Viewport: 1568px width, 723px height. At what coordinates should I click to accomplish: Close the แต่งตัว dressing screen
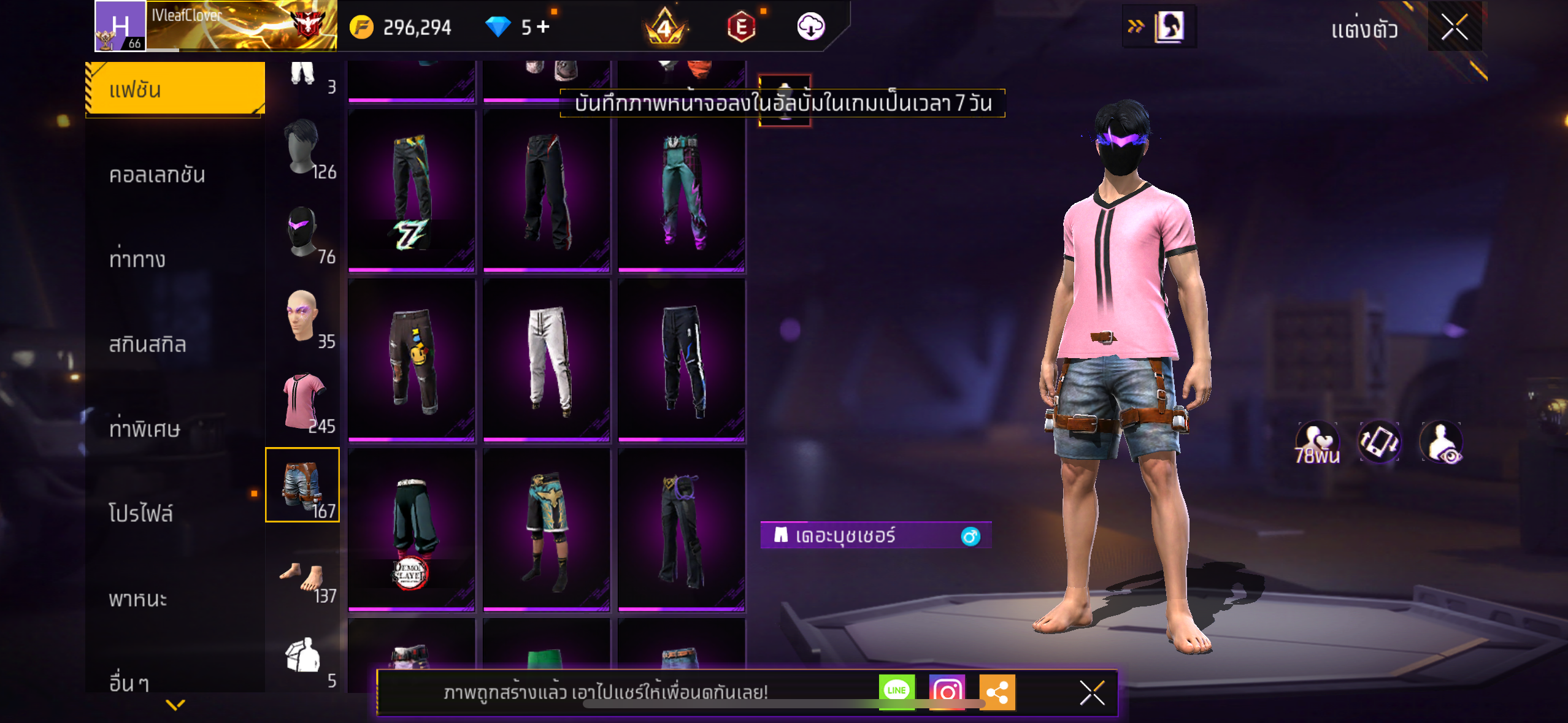tap(1454, 27)
